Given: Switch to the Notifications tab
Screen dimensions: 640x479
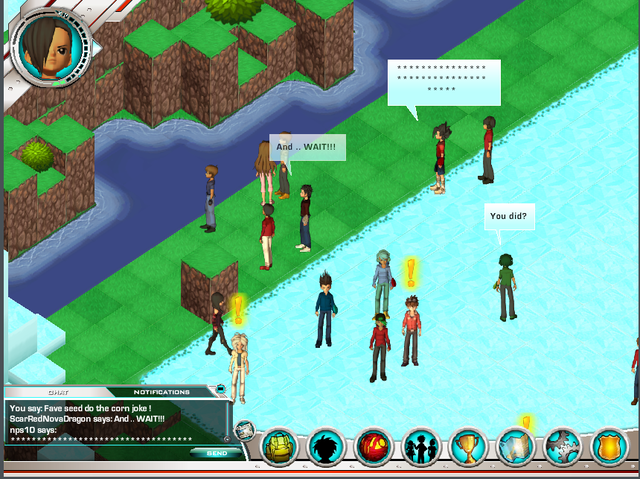Looking at the screenshot, I should 162,392.
